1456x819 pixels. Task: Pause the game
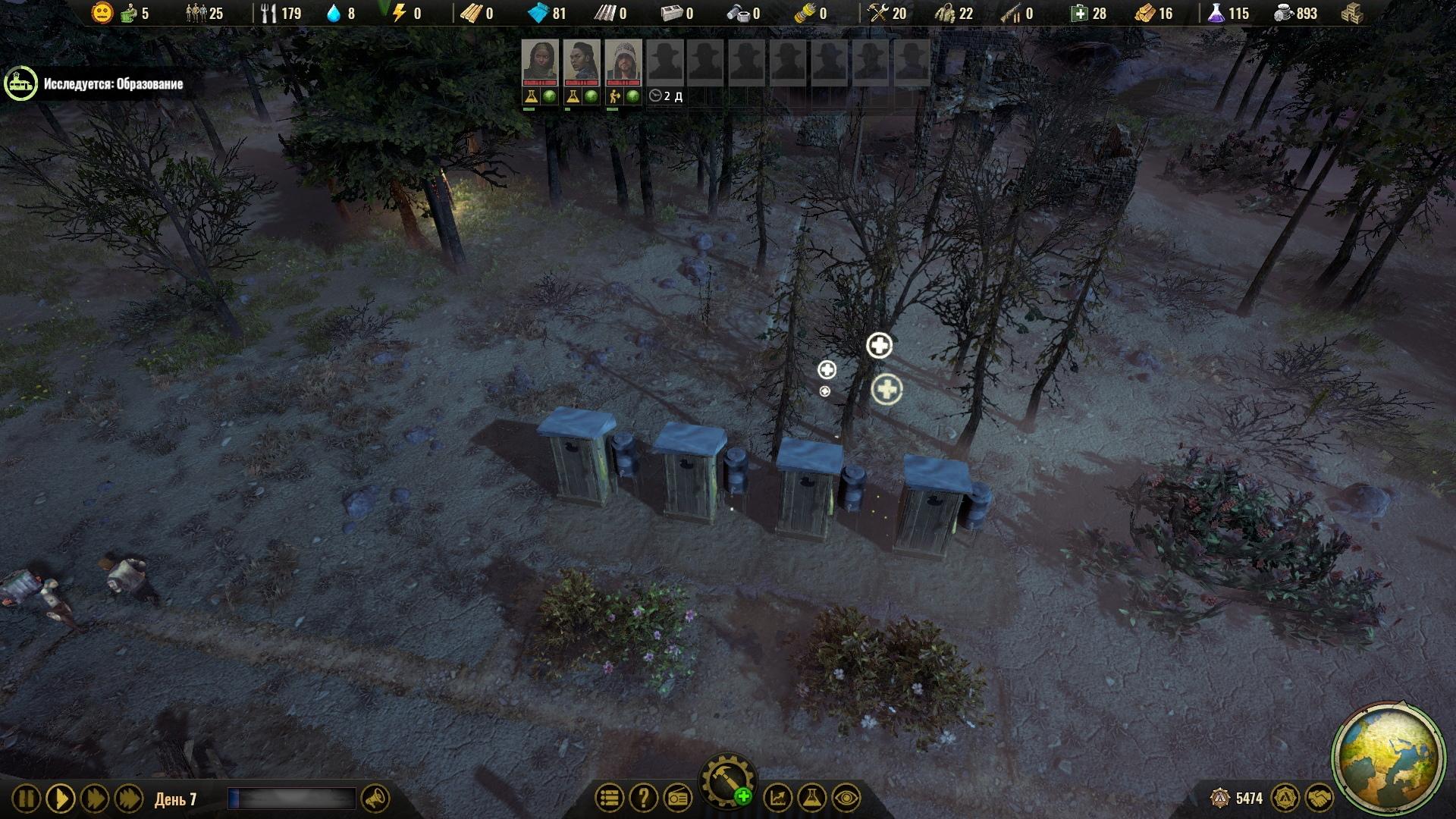[x=26, y=799]
